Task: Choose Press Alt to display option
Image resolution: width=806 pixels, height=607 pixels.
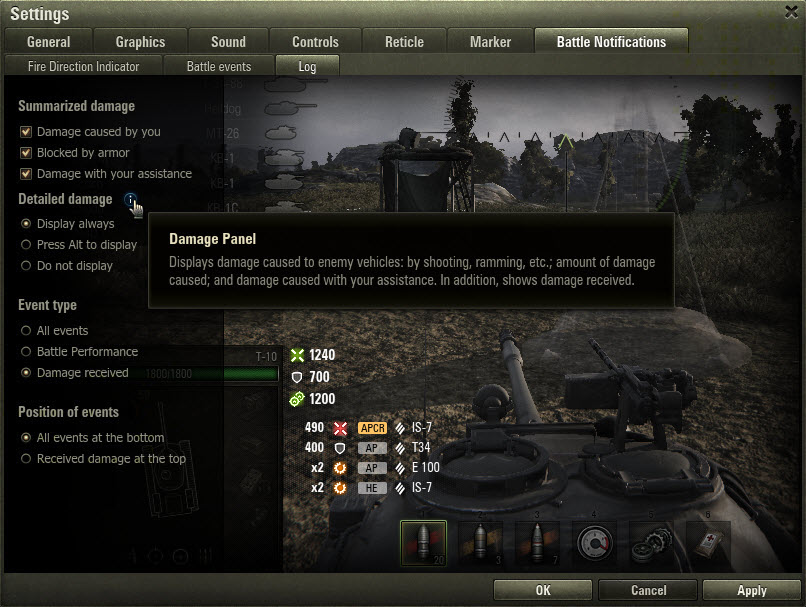Action: [x=26, y=245]
